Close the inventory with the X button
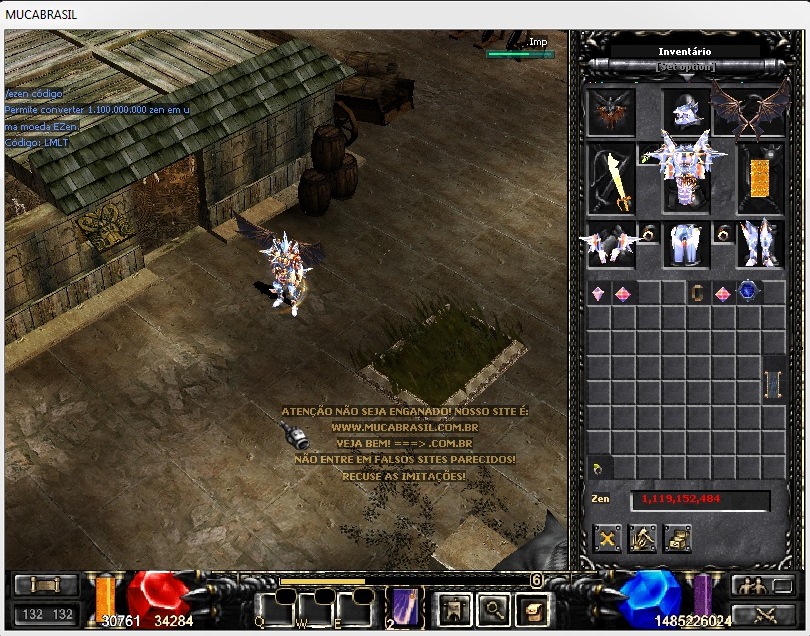Image resolution: width=810 pixels, height=636 pixels. click(x=607, y=539)
